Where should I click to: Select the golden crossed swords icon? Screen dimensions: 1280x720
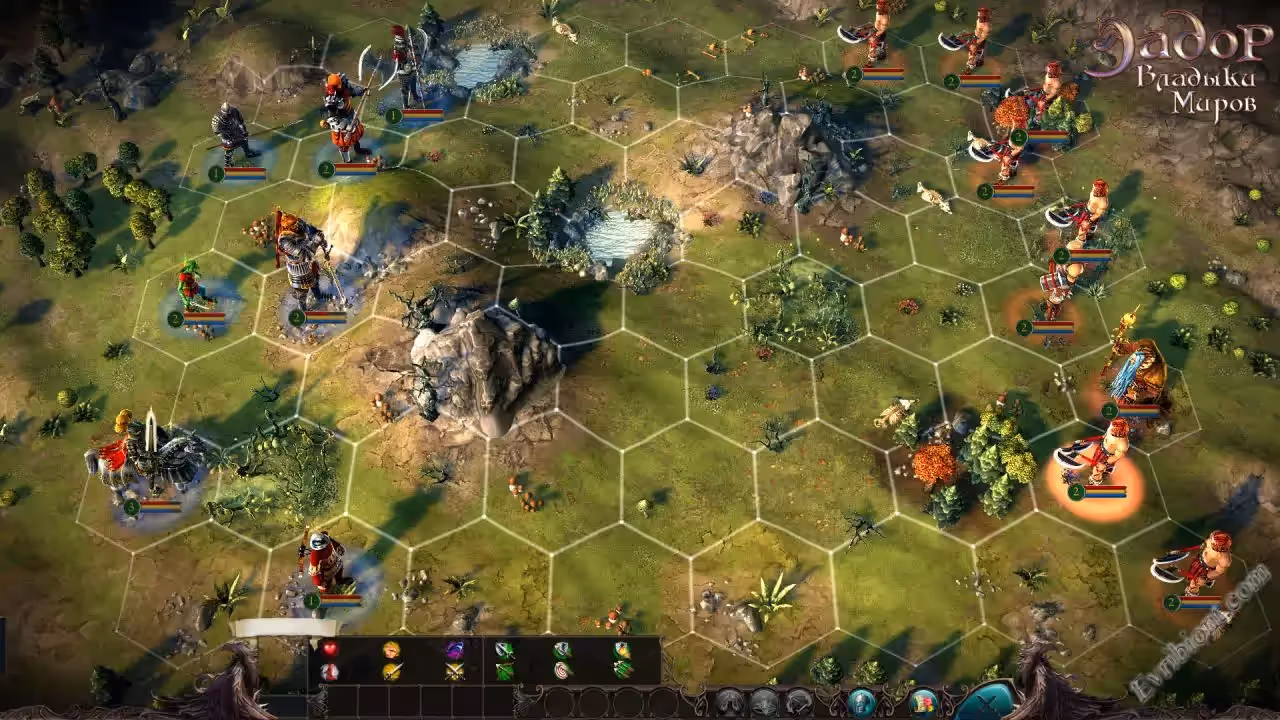pos(454,671)
